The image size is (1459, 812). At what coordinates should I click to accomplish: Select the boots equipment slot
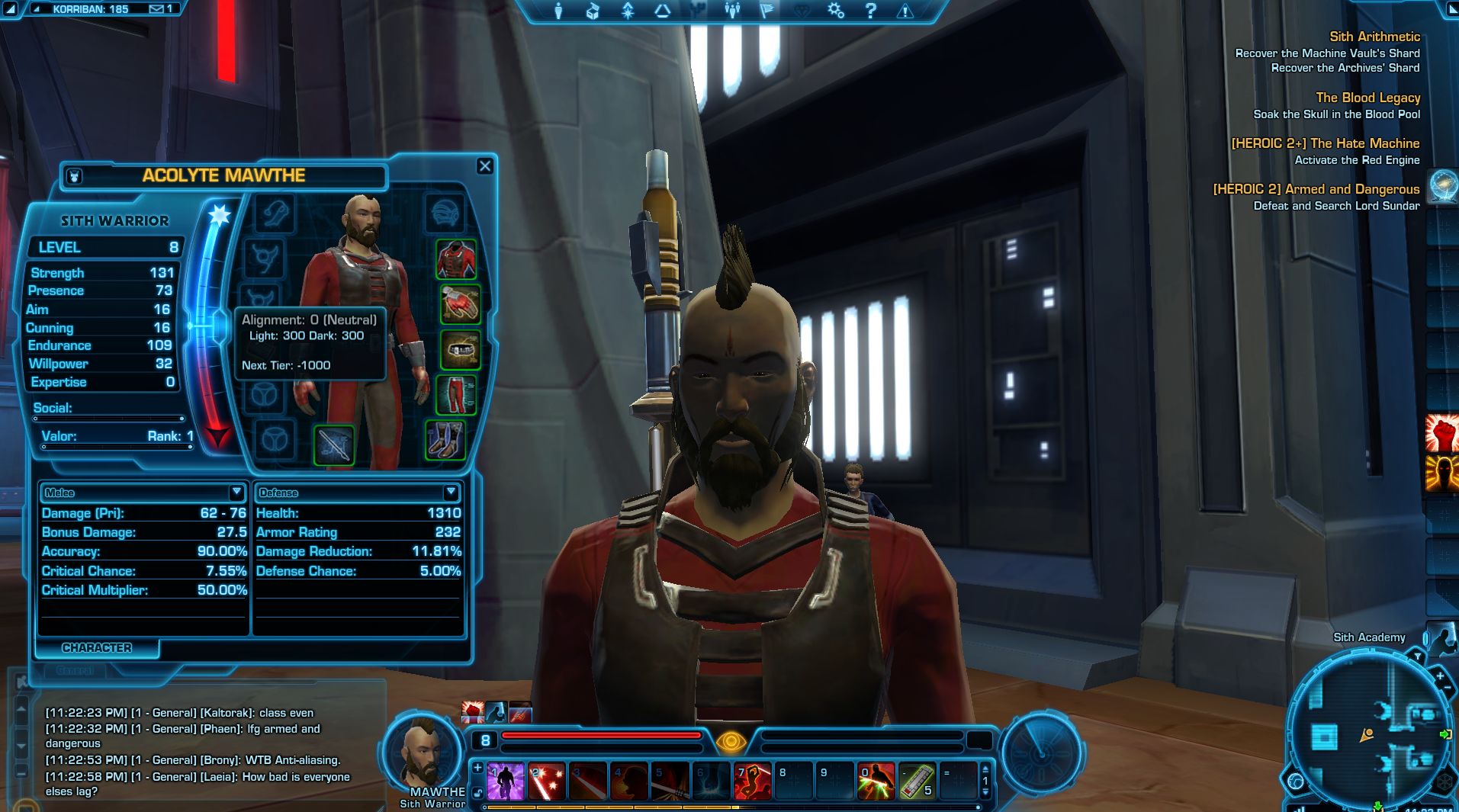coord(445,441)
